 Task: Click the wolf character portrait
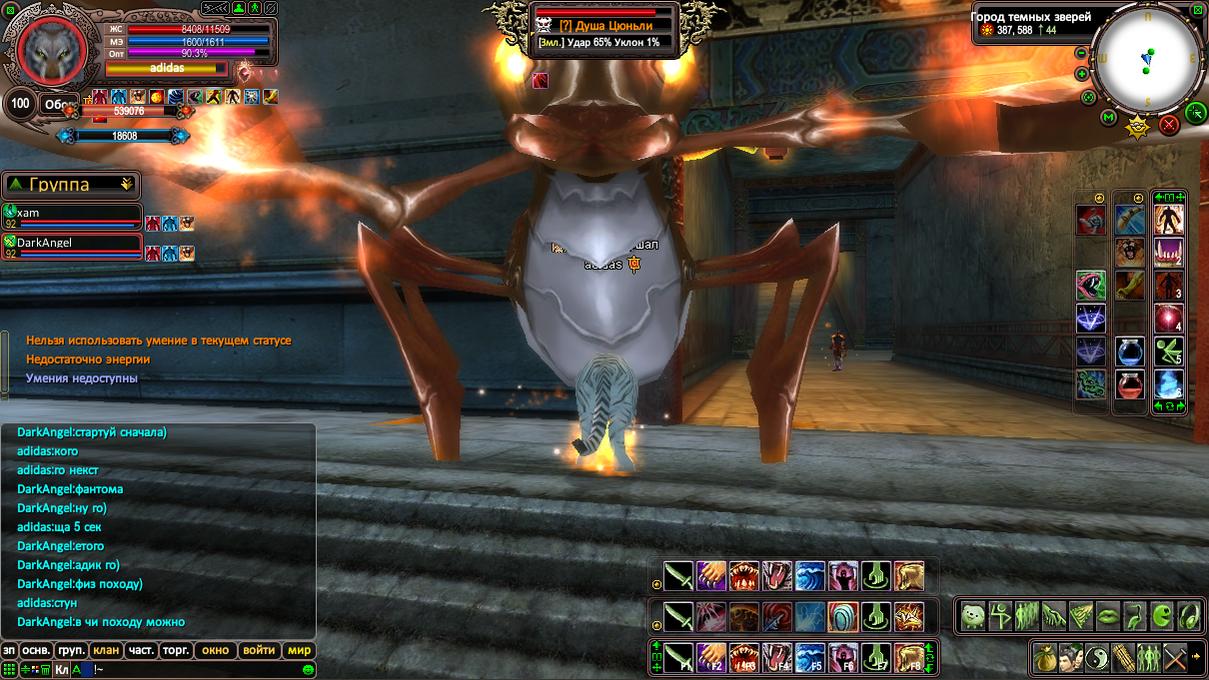(x=48, y=49)
